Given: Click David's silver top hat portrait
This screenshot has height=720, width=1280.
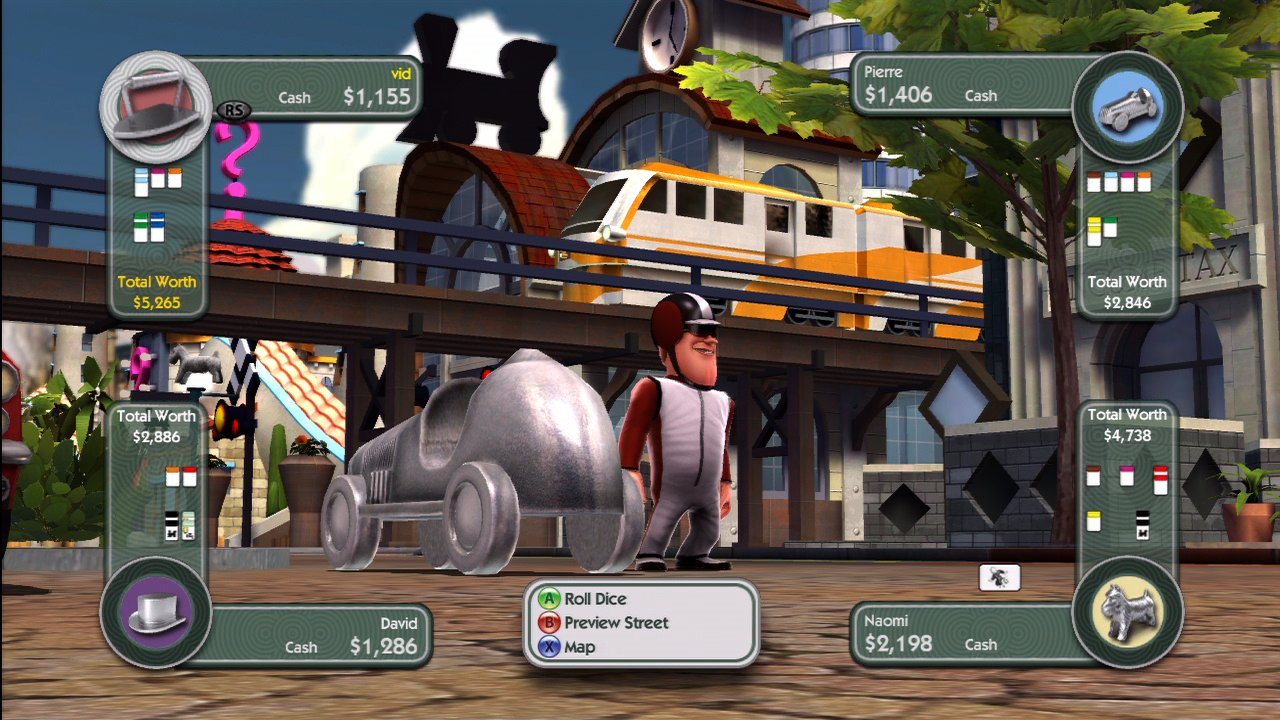Looking at the screenshot, I should click(x=156, y=612).
